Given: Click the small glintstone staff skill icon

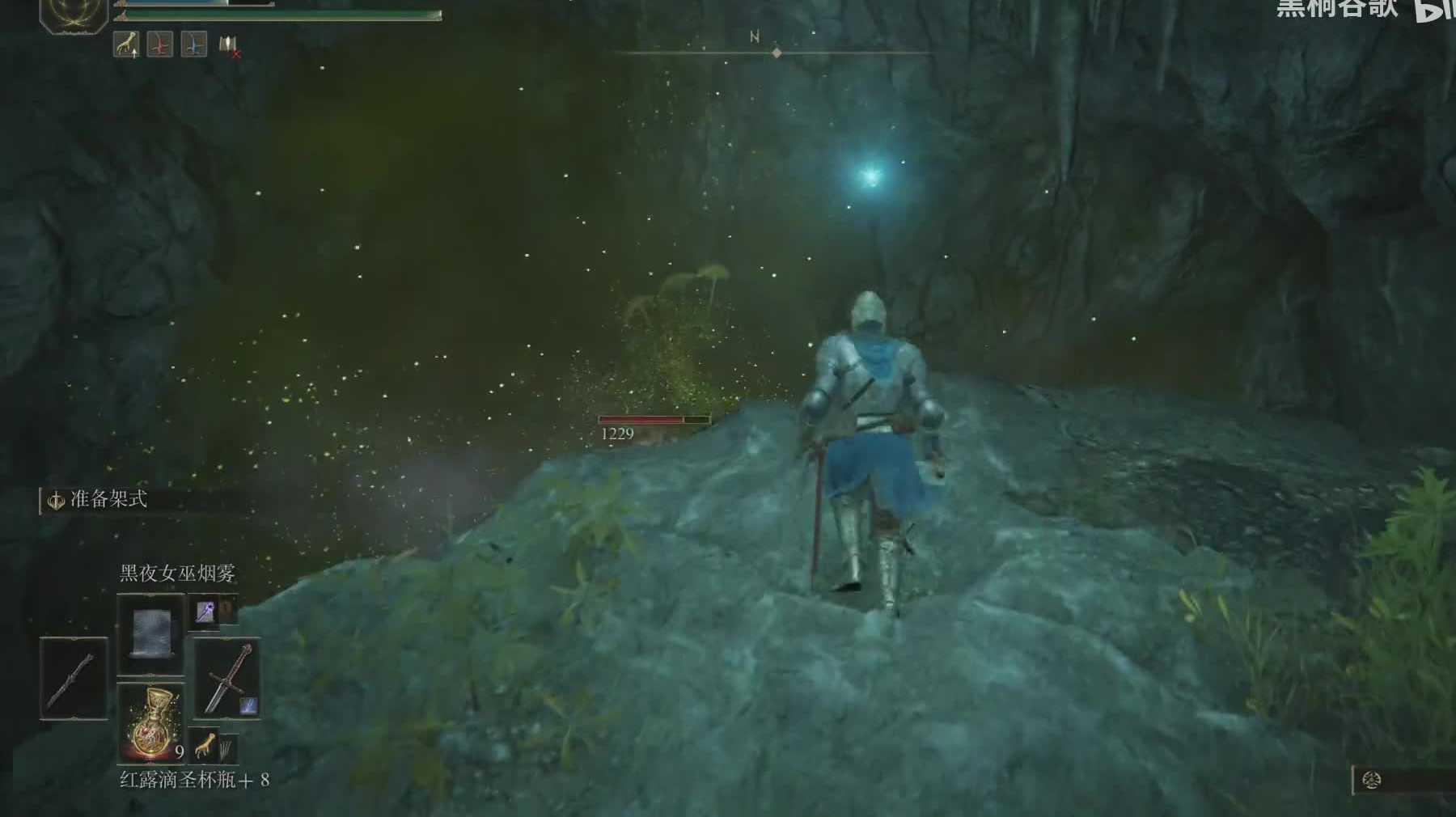Looking at the screenshot, I should coord(204,612).
